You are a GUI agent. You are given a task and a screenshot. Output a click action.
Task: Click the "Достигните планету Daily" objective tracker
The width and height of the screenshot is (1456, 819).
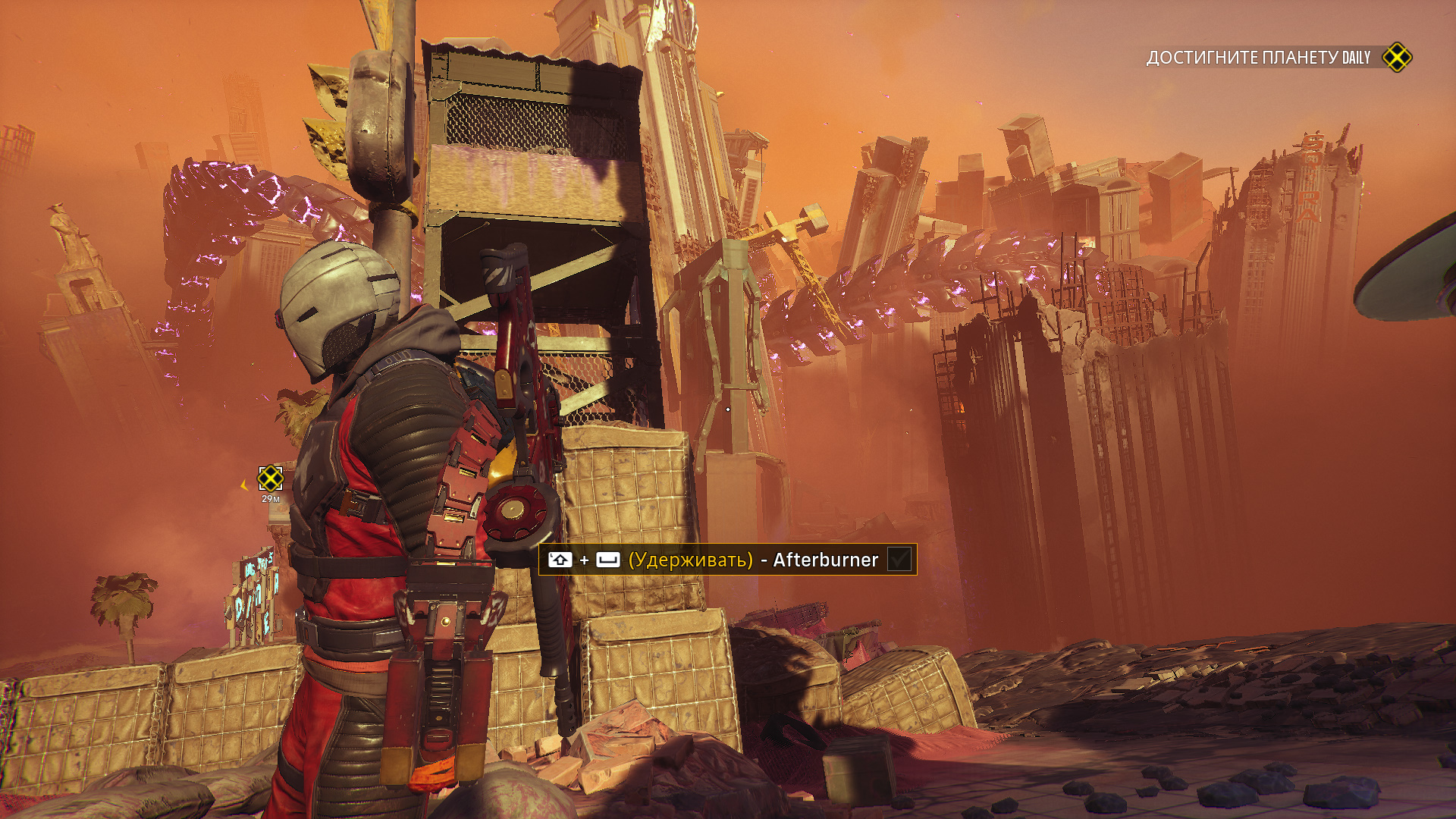point(1257,58)
